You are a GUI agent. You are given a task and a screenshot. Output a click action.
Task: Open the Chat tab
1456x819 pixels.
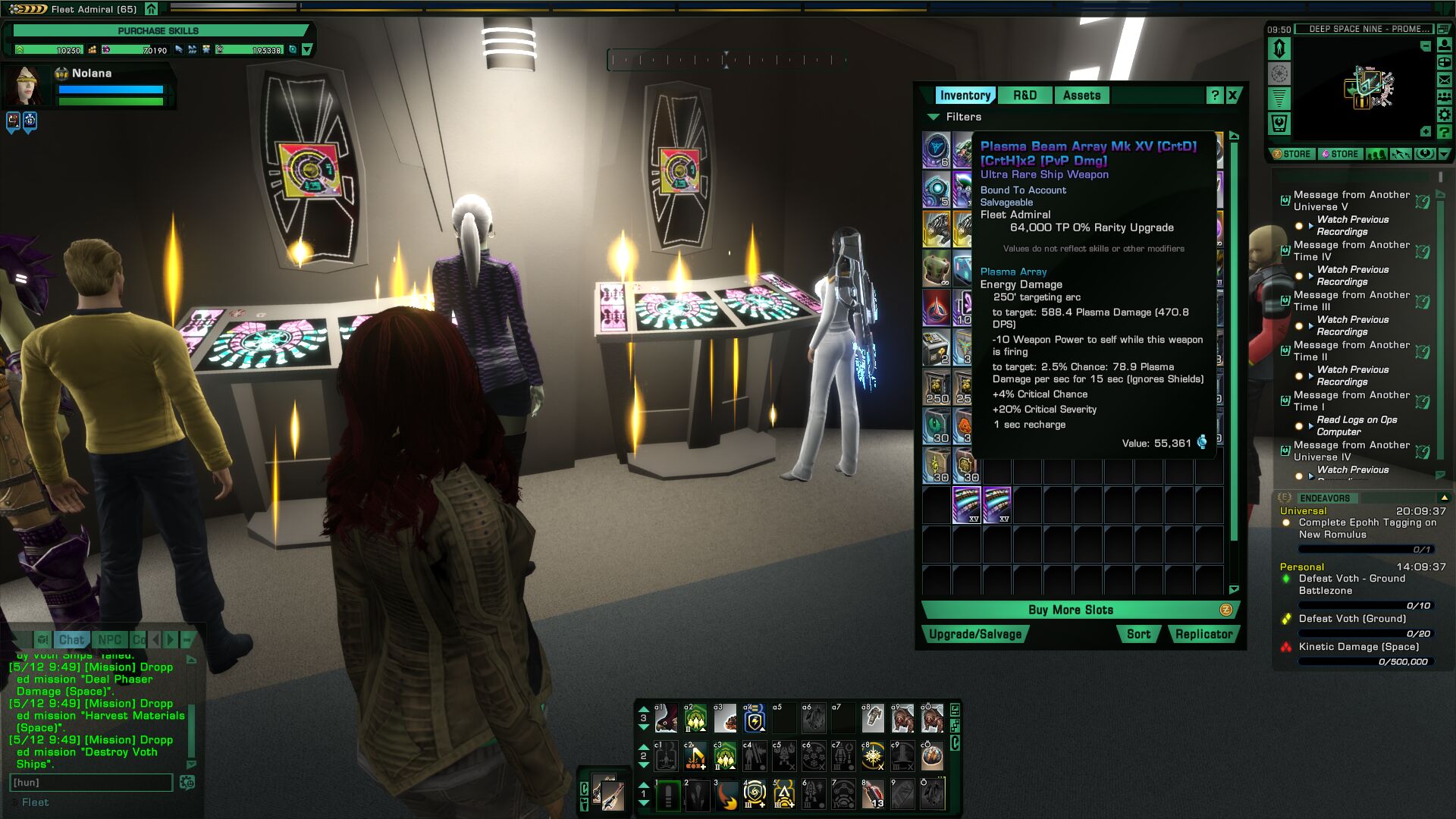(71, 640)
